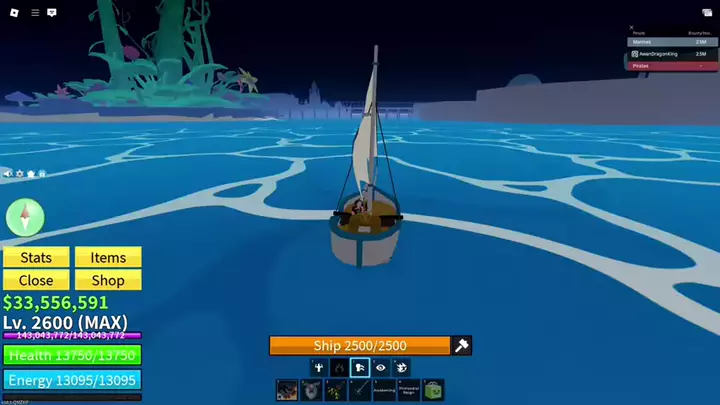Click the compass icon
The height and width of the screenshot is (405, 720).
pos(25,216)
